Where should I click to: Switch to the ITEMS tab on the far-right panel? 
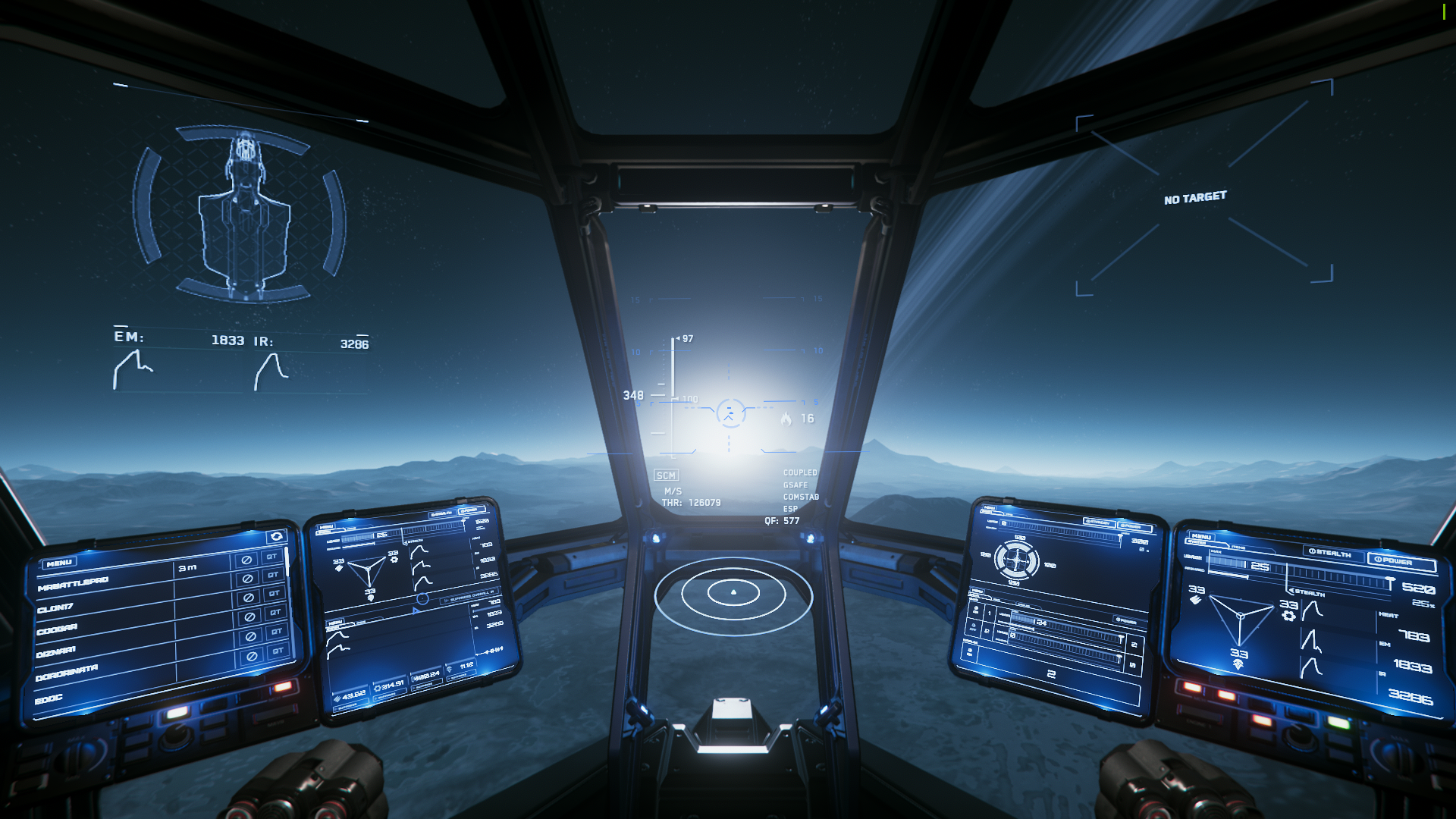pyautogui.click(x=1238, y=547)
